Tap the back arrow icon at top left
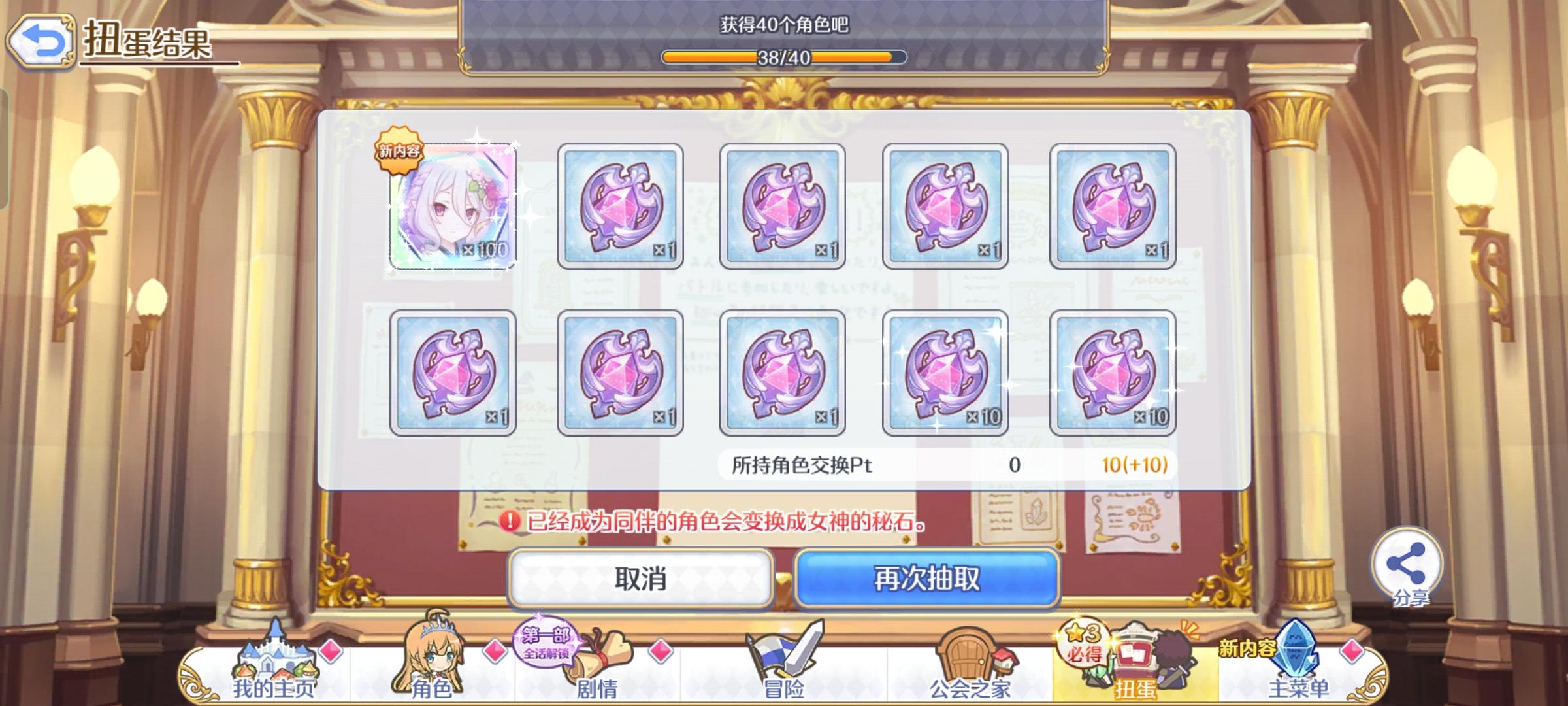The width and height of the screenshot is (1568, 706). point(41,41)
